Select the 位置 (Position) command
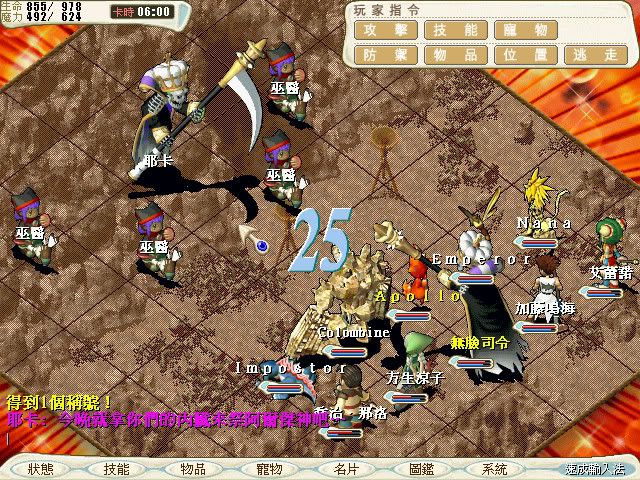640x480 pixels. click(x=515, y=55)
